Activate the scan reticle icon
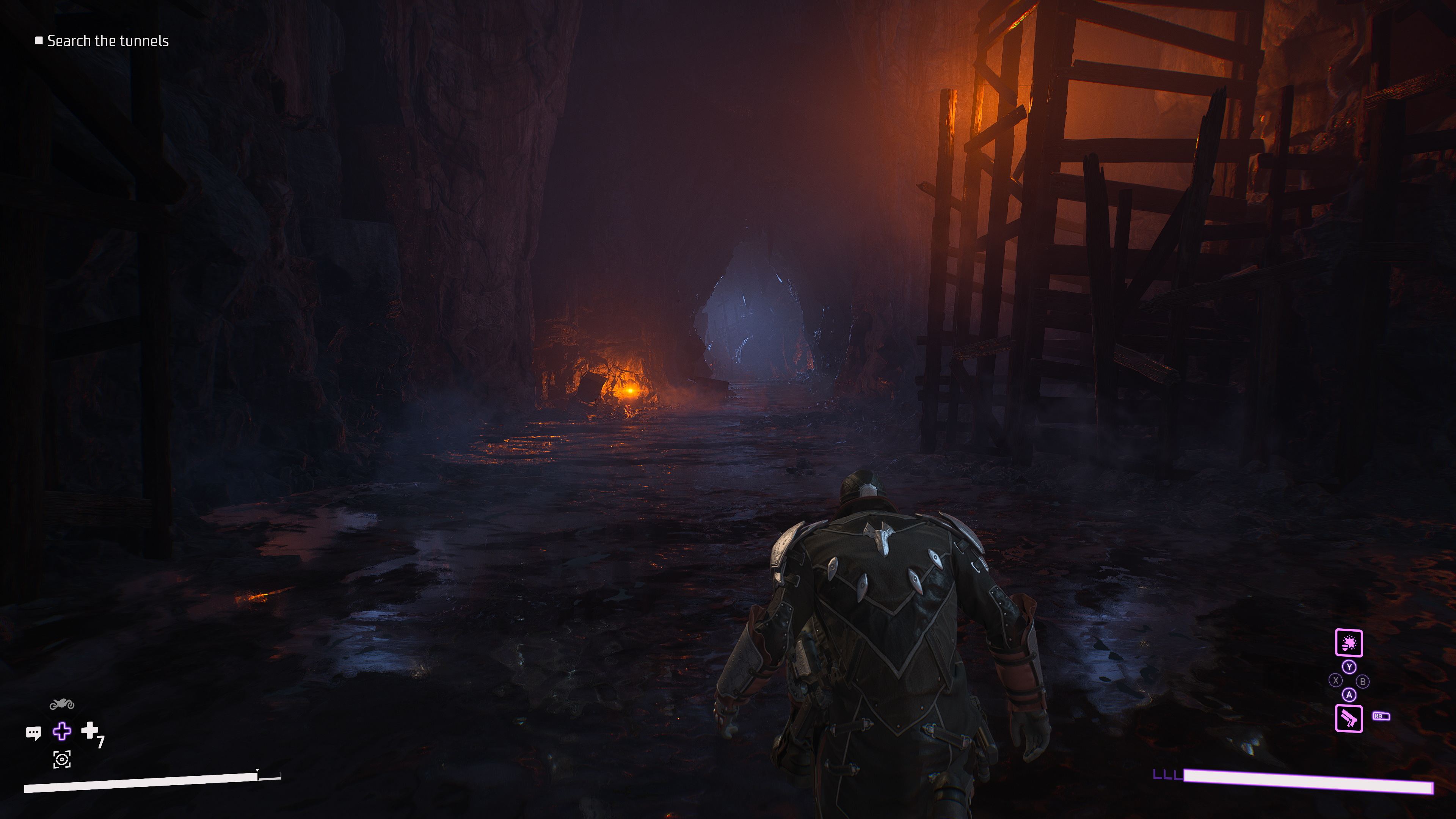1456x819 pixels. click(61, 759)
